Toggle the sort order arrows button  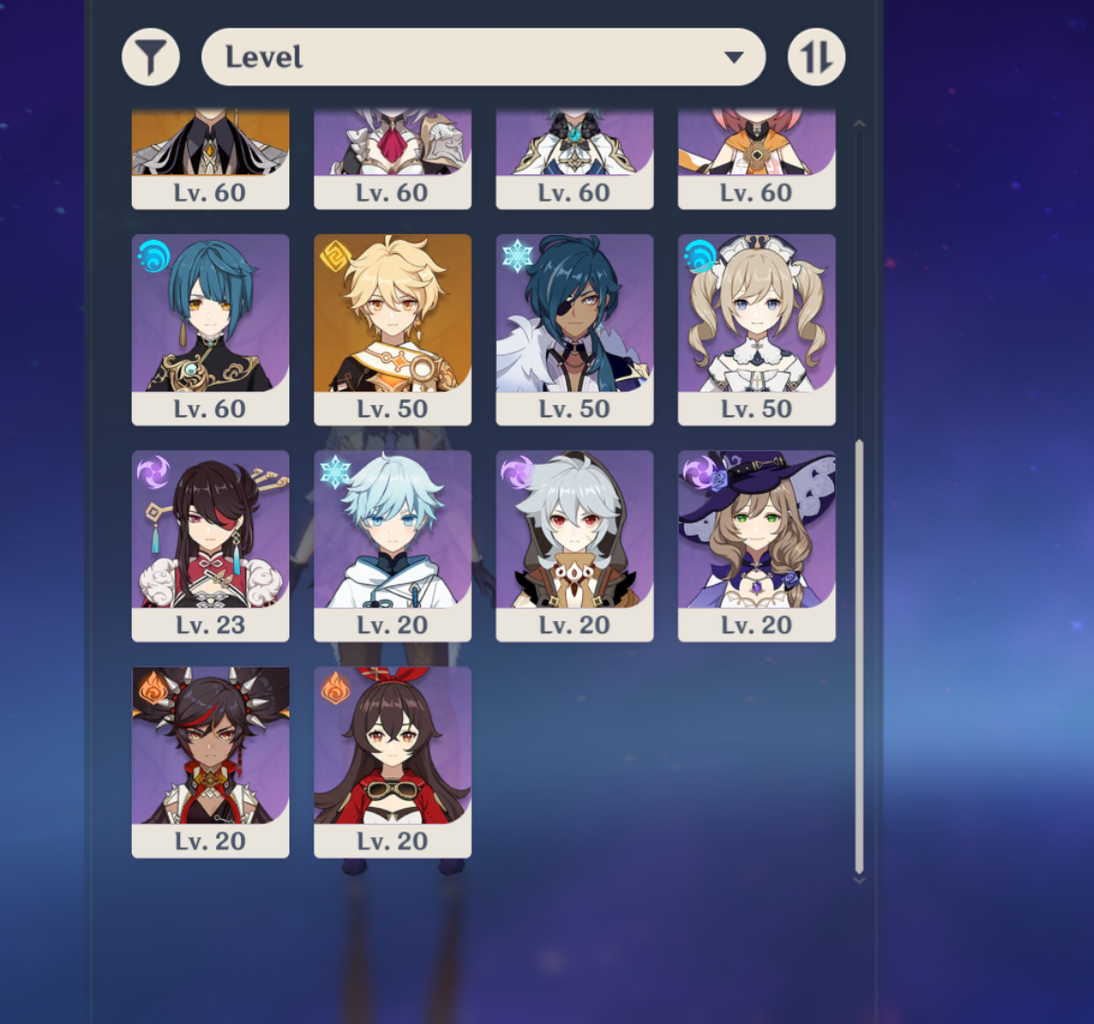point(816,57)
